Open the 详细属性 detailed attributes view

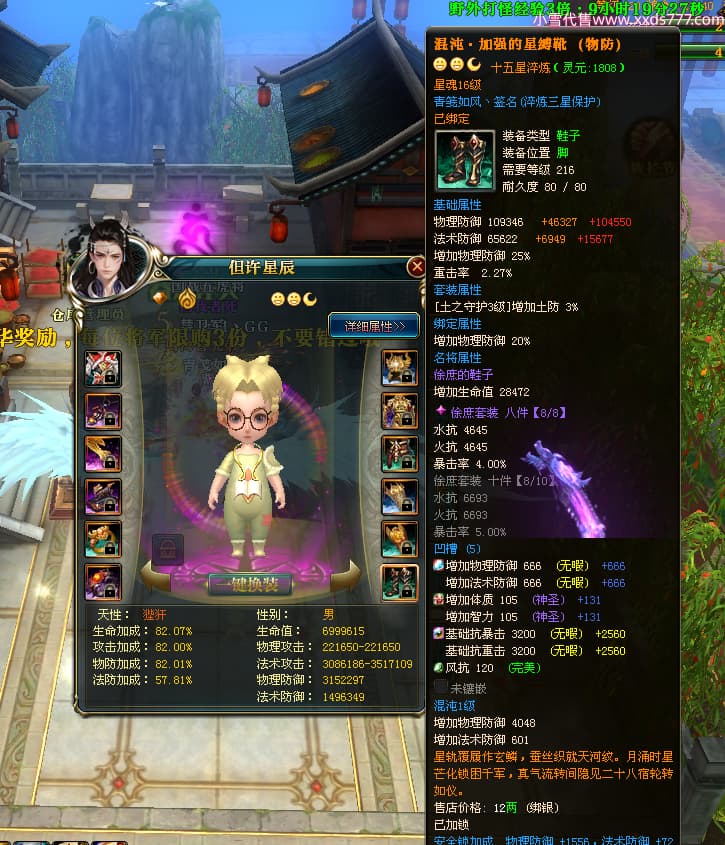(374, 326)
